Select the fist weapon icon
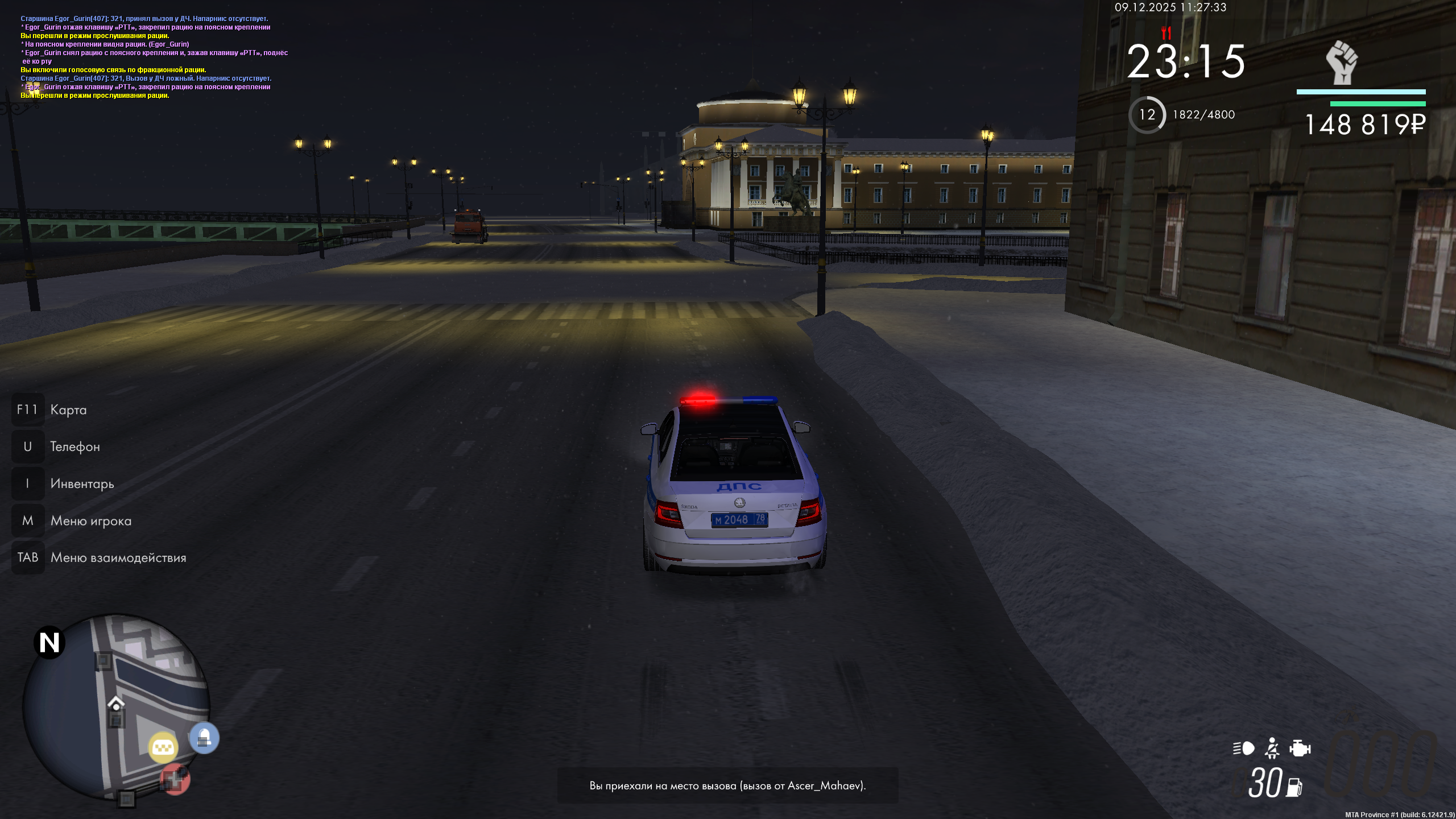The image size is (1456, 819). [x=1342, y=63]
